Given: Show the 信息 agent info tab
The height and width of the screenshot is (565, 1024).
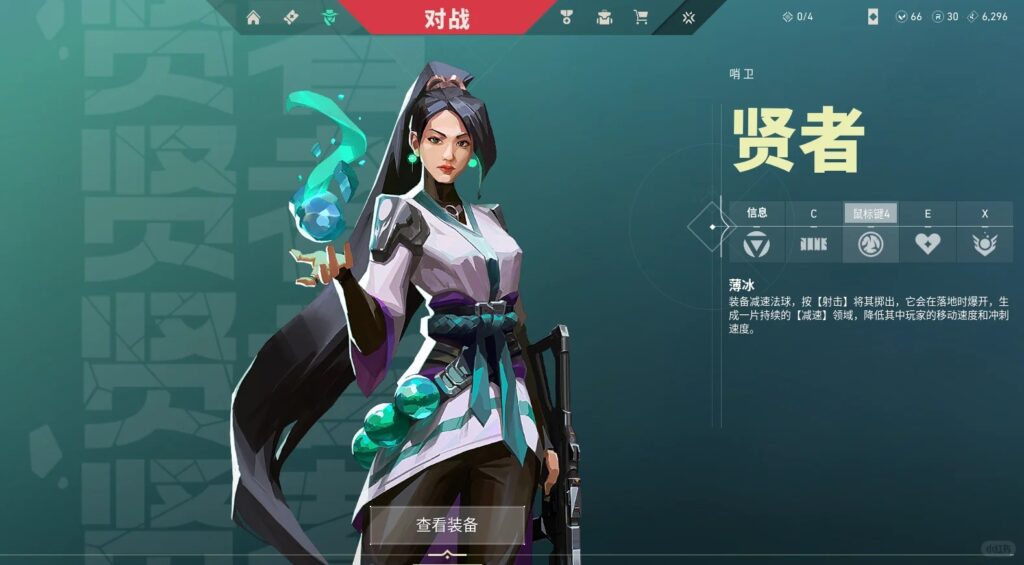Looking at the screenshot, I should pos(757,243).
